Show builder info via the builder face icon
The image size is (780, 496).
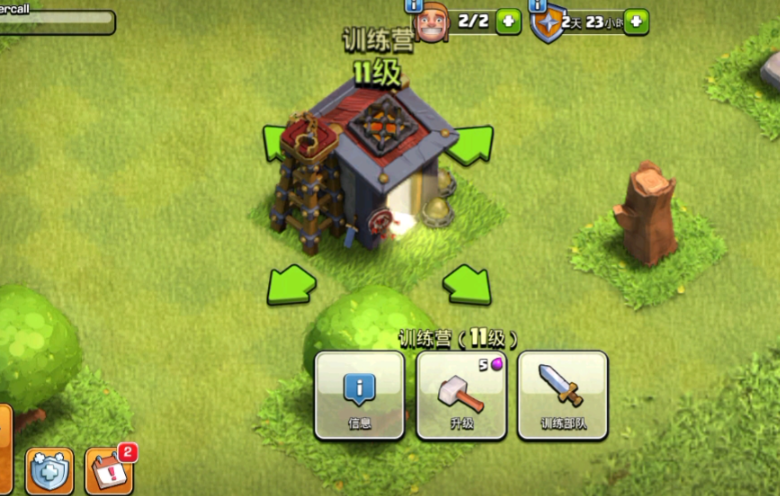pyautogui.click(x=430, y=24)
